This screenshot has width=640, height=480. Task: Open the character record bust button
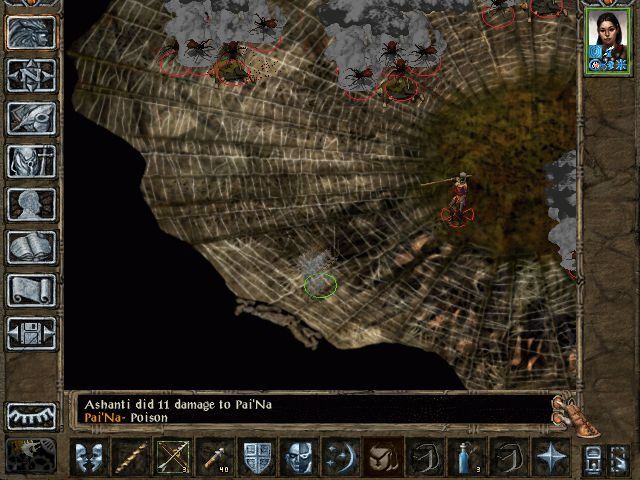click(31, 204)
